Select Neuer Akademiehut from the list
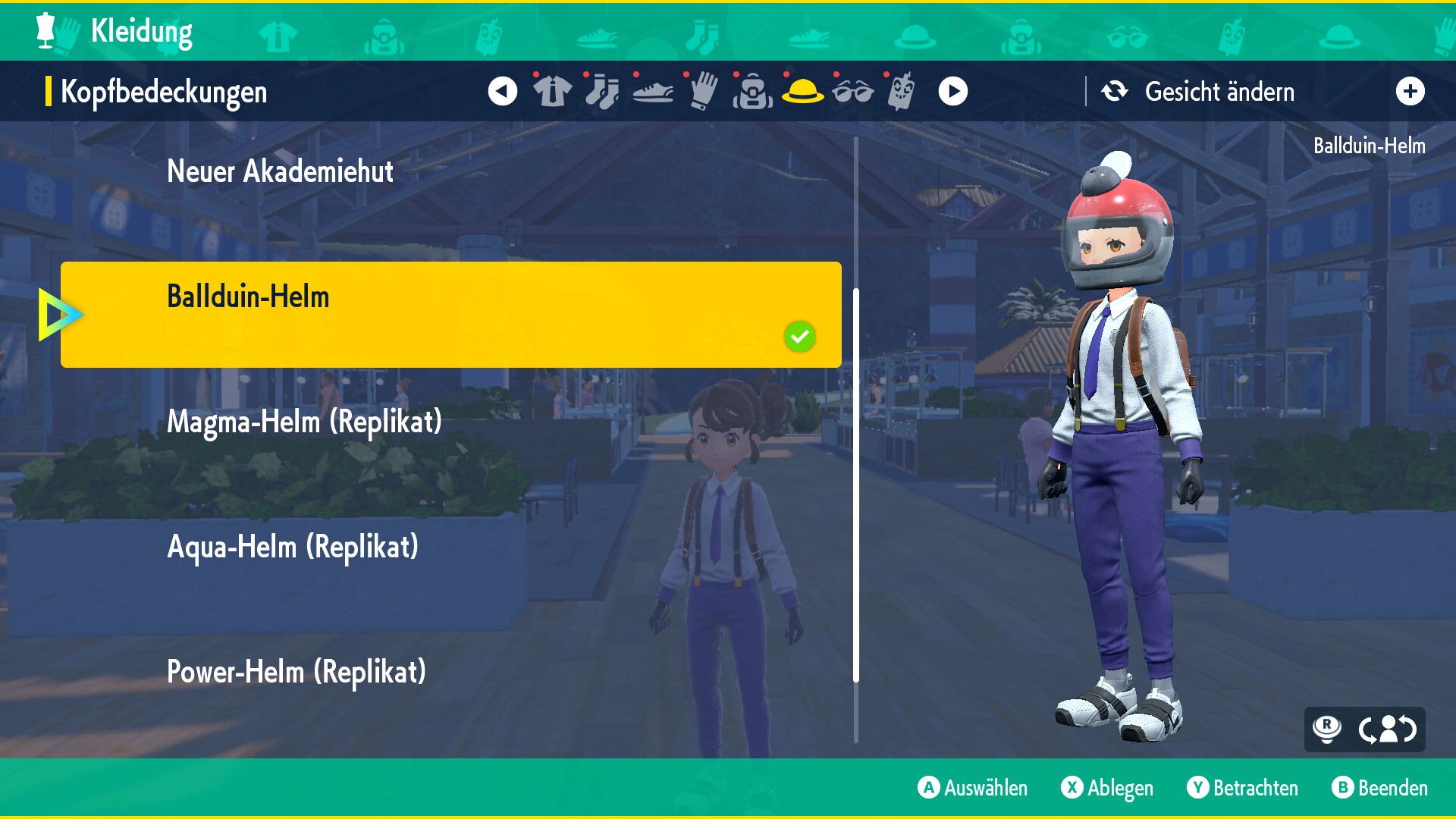The height and width of the screenshot is (819, 1456). click(x=280, y=171)
